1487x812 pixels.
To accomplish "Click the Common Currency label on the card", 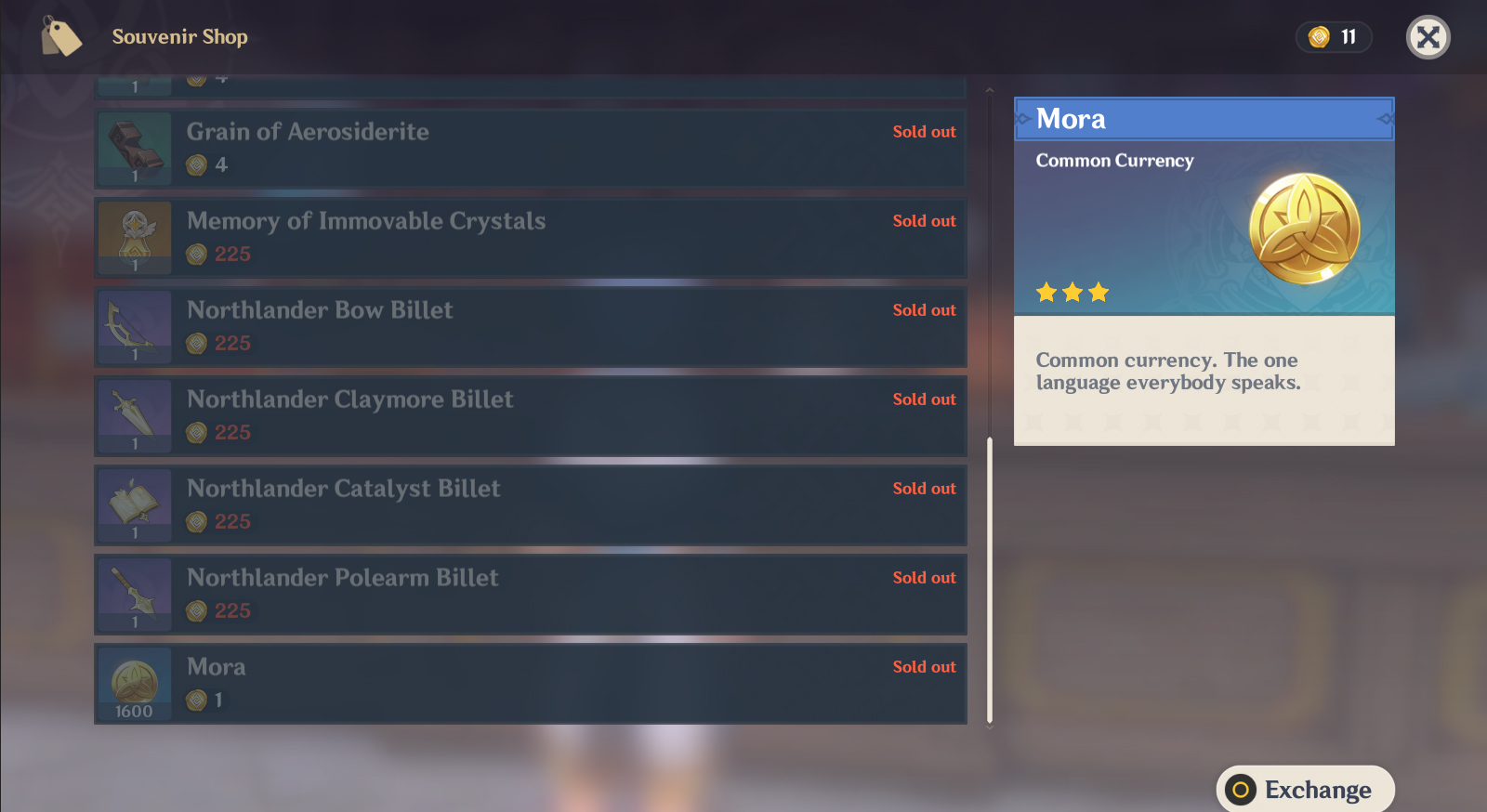I will pyautogui.click(x=1114, y=160).
